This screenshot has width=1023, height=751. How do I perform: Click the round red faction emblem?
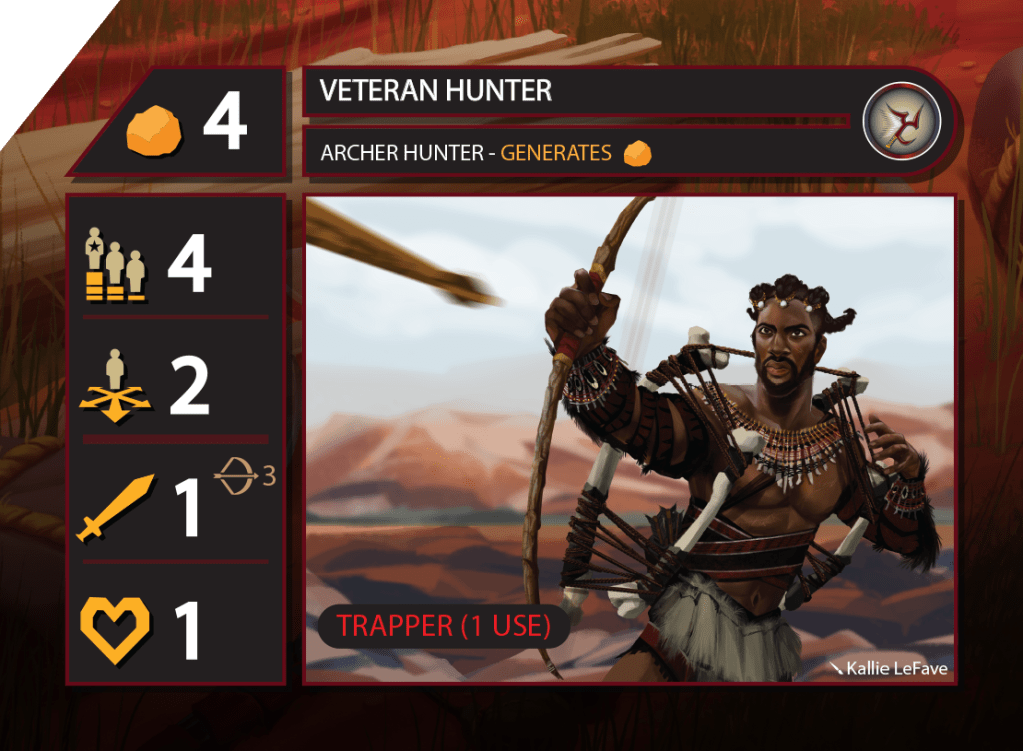(901, 120)
